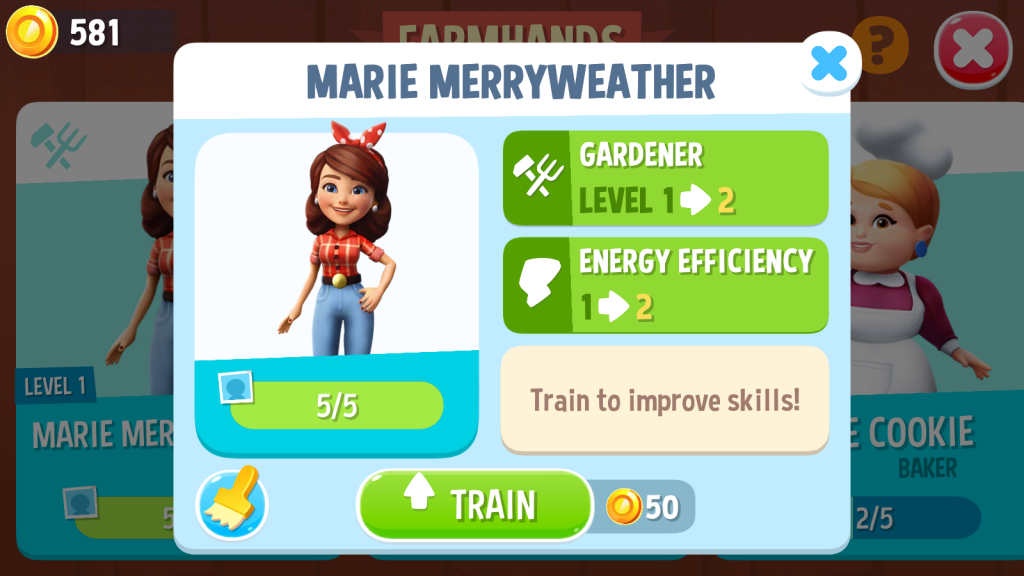
Task: Select the Gardener level skill panel
Action: click(x=665, y=177)
